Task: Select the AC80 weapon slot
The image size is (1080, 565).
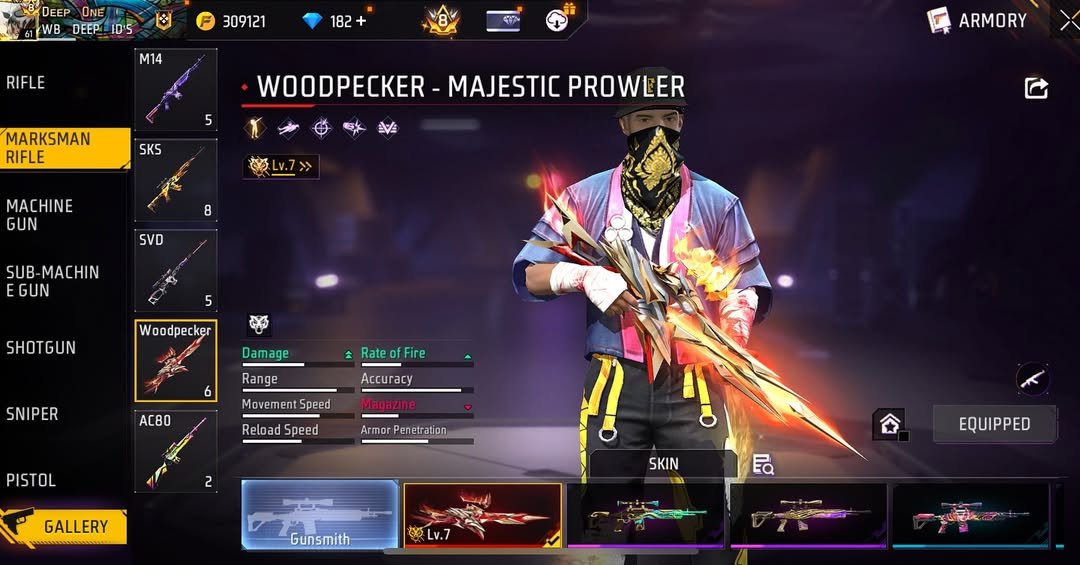Action: coord(176,451)
